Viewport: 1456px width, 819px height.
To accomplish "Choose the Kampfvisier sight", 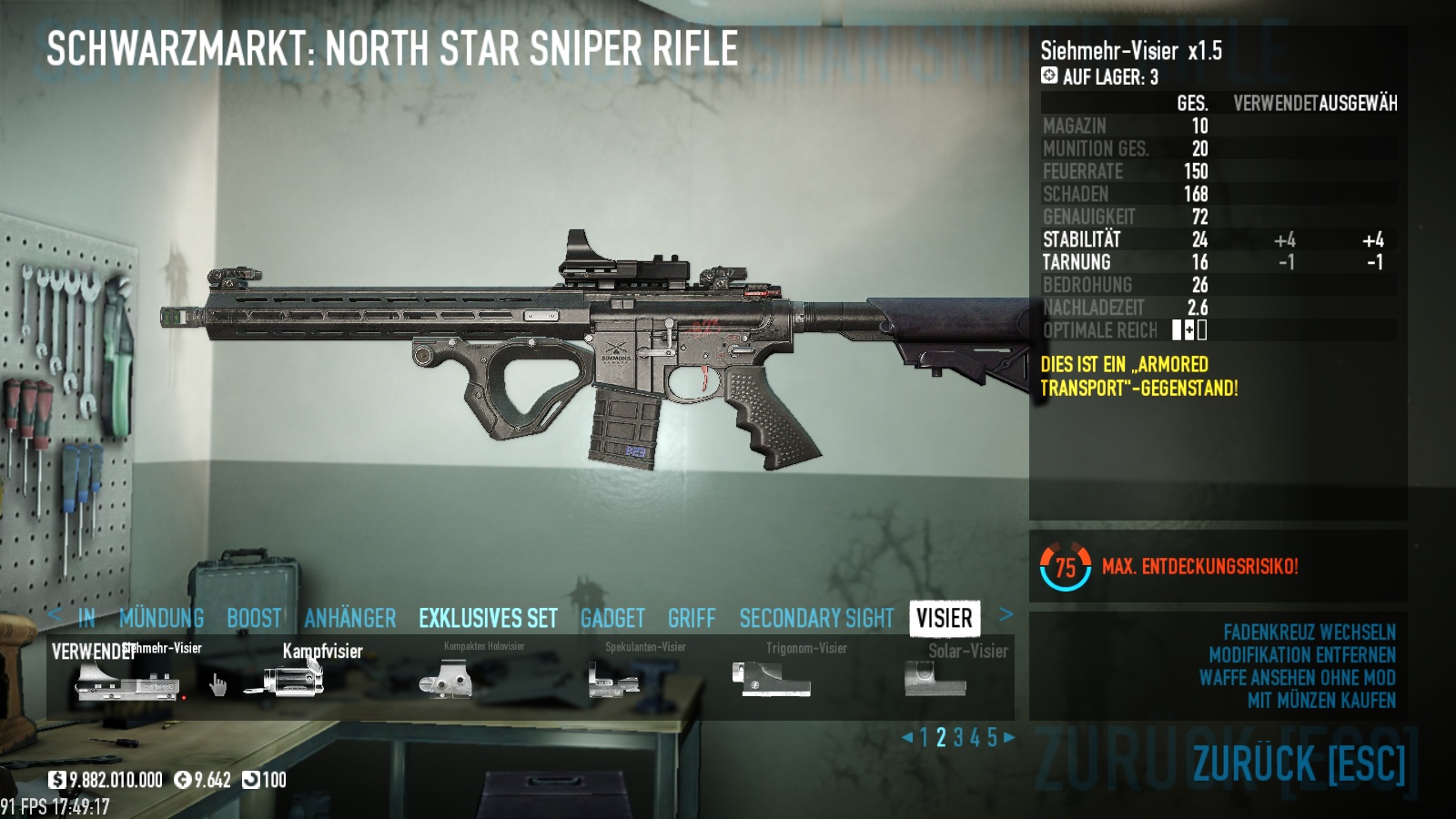I will tap(284, 679).
